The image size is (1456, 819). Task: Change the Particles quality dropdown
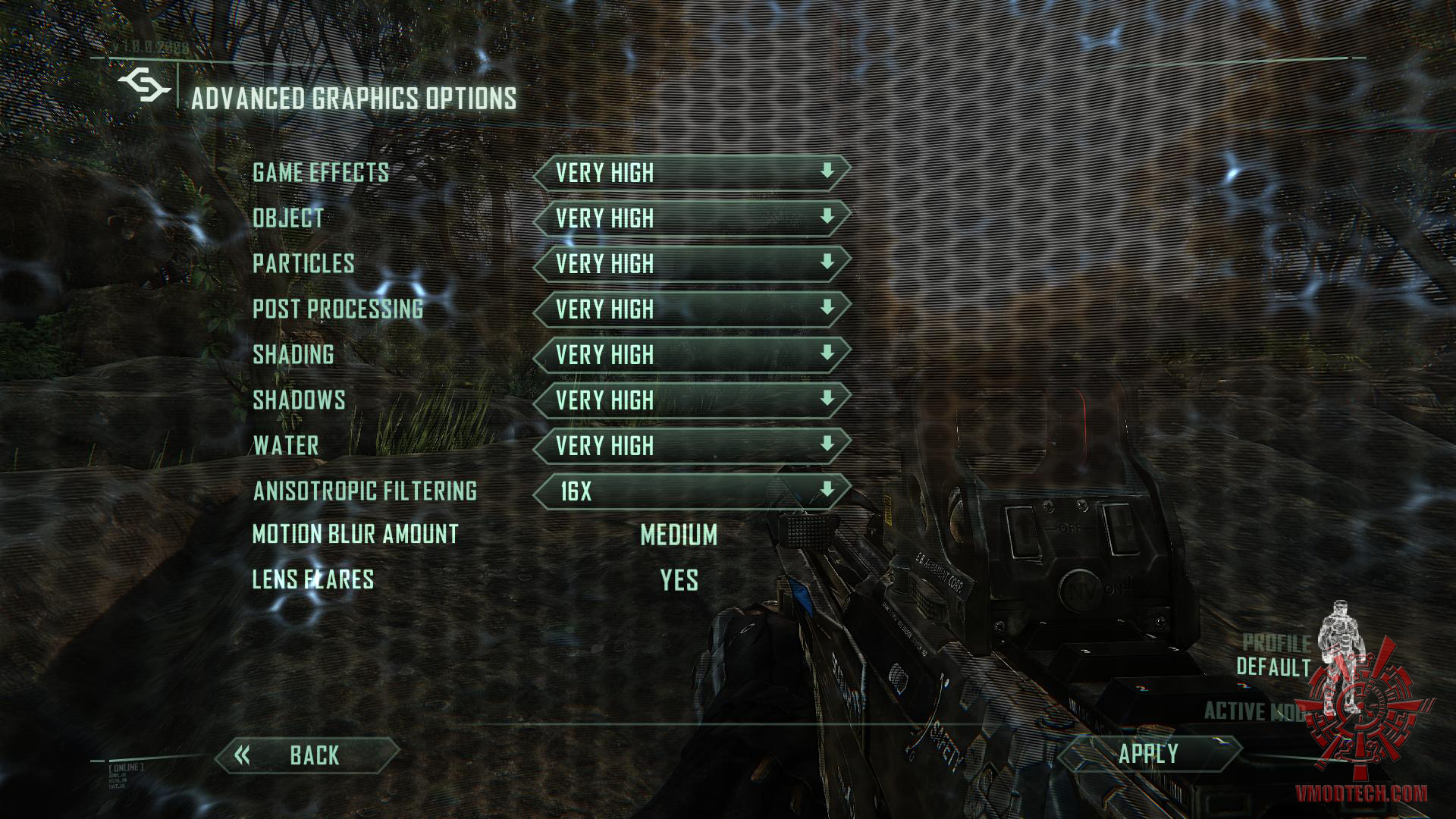click(x=691, y=264)
